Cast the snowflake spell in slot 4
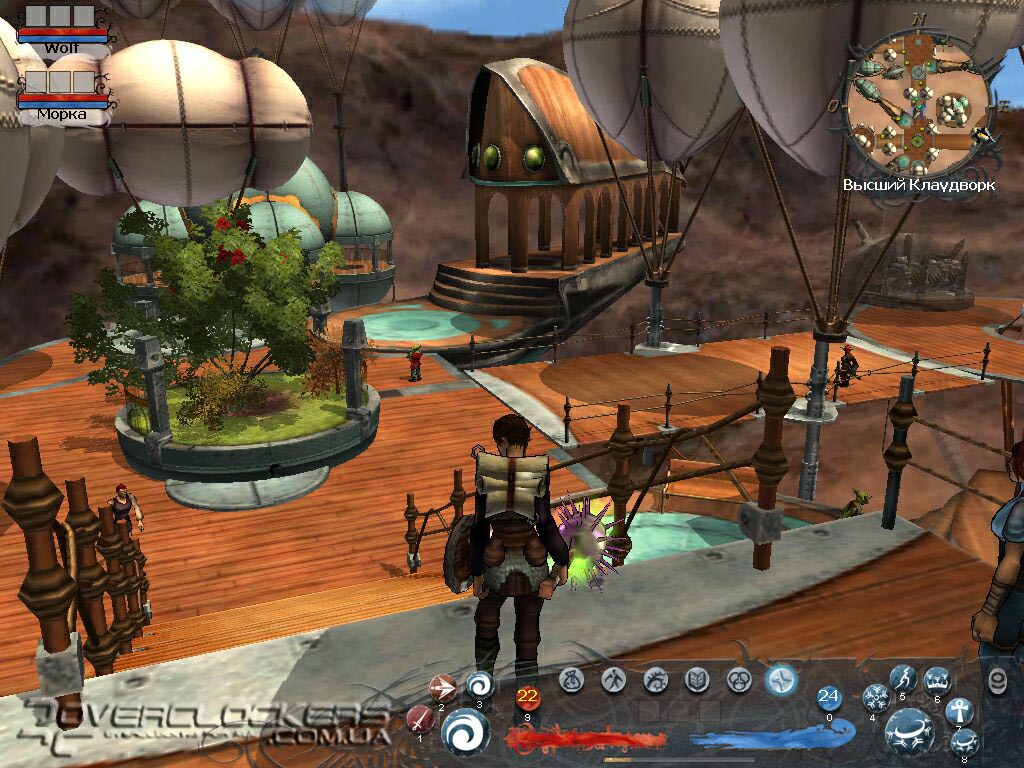 (876, 697)
